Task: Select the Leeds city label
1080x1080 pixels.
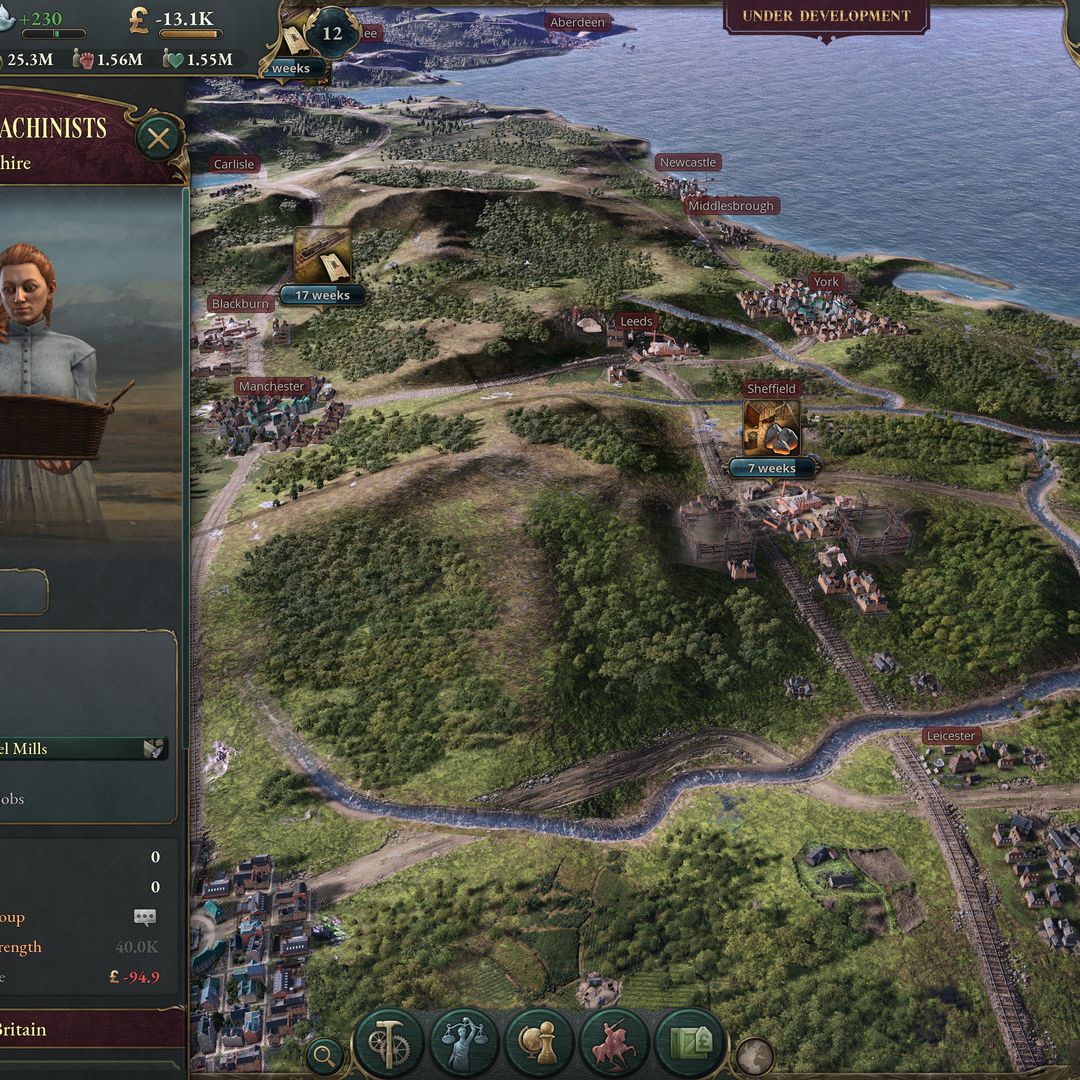Action: (636, 321)
